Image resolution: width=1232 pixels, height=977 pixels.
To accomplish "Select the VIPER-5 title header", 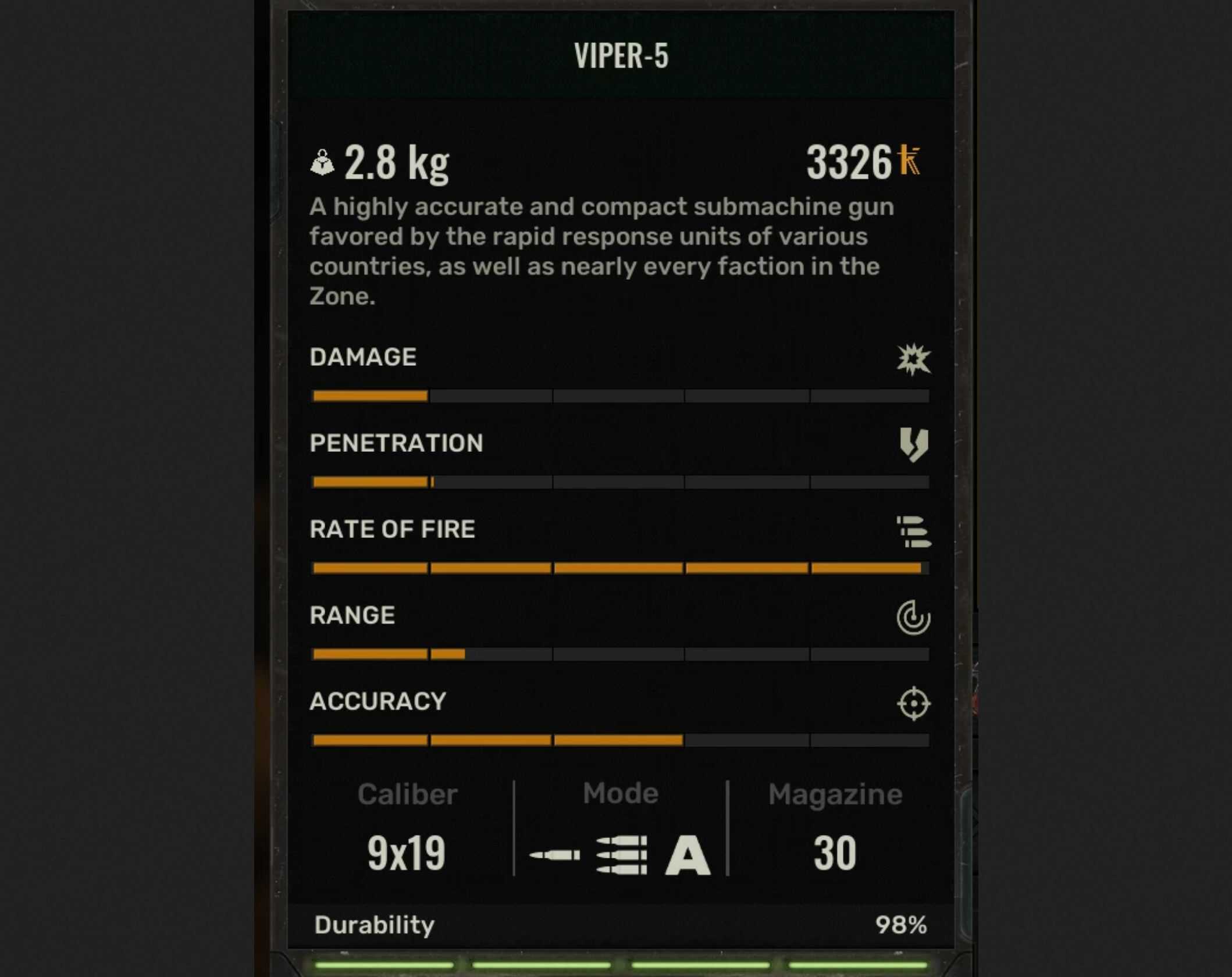I will [621, 56].
